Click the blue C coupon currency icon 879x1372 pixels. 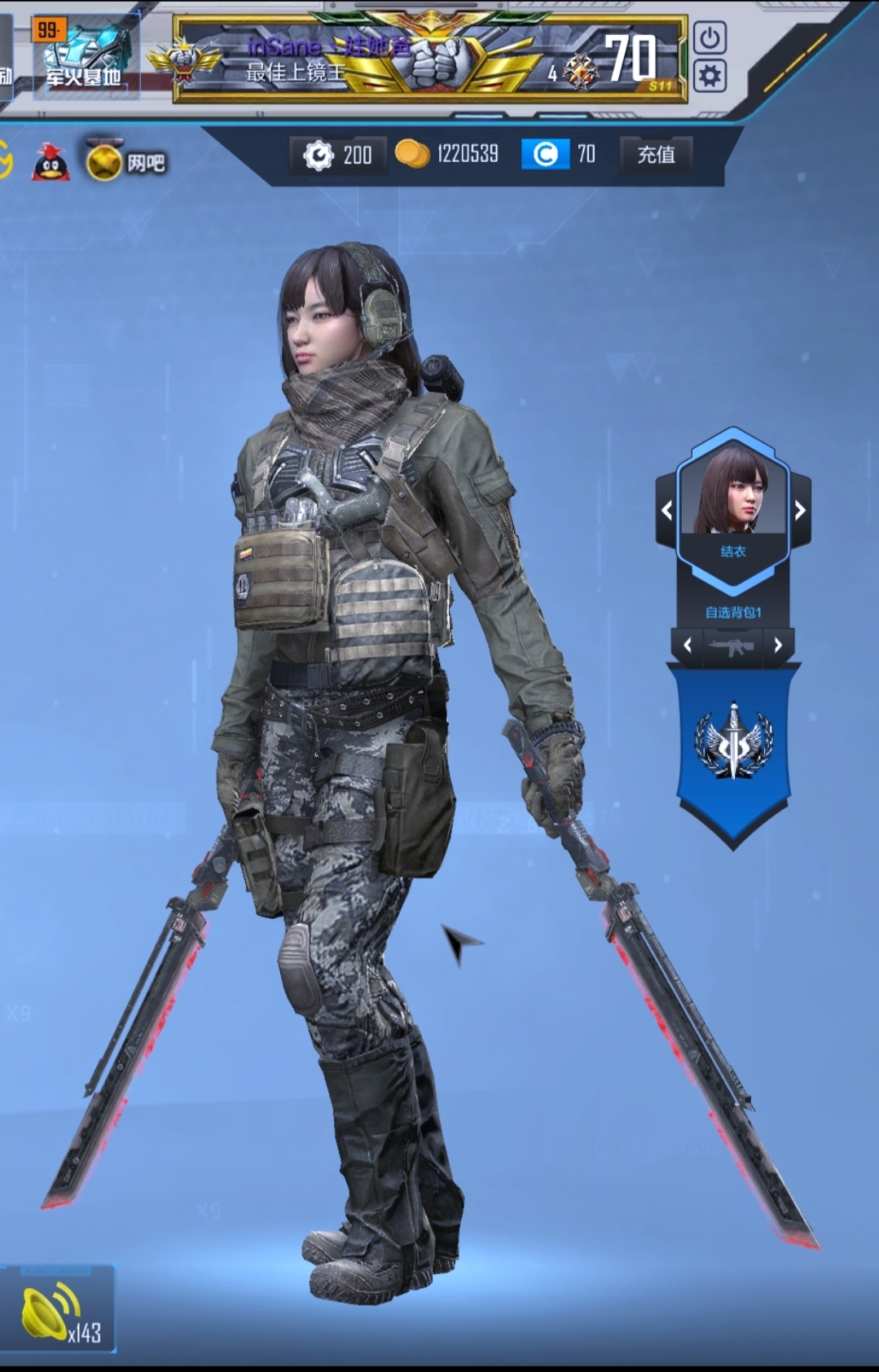[545, 154]
